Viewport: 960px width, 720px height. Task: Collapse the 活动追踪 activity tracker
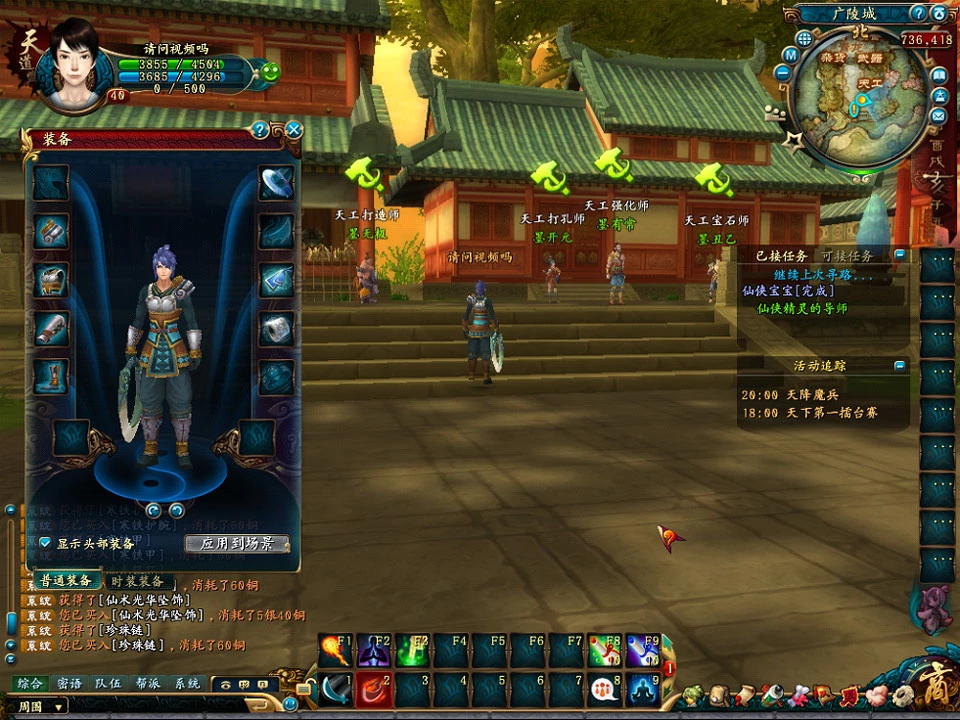[x=900, y=366]
